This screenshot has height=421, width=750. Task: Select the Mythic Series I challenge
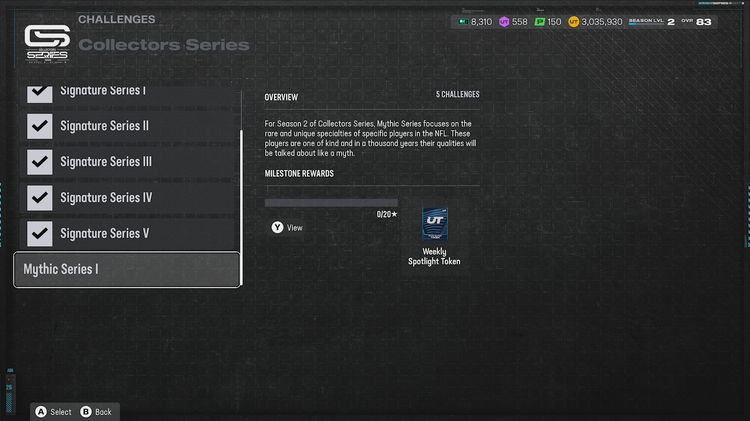127,269
